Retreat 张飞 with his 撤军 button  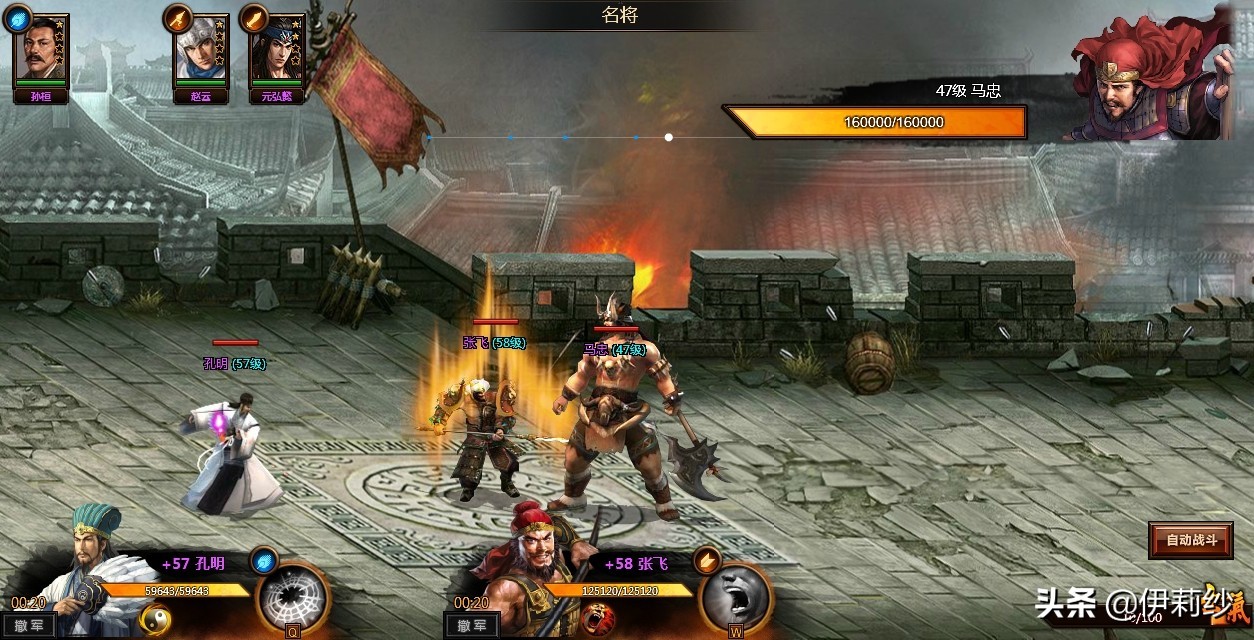coord(471,626)
